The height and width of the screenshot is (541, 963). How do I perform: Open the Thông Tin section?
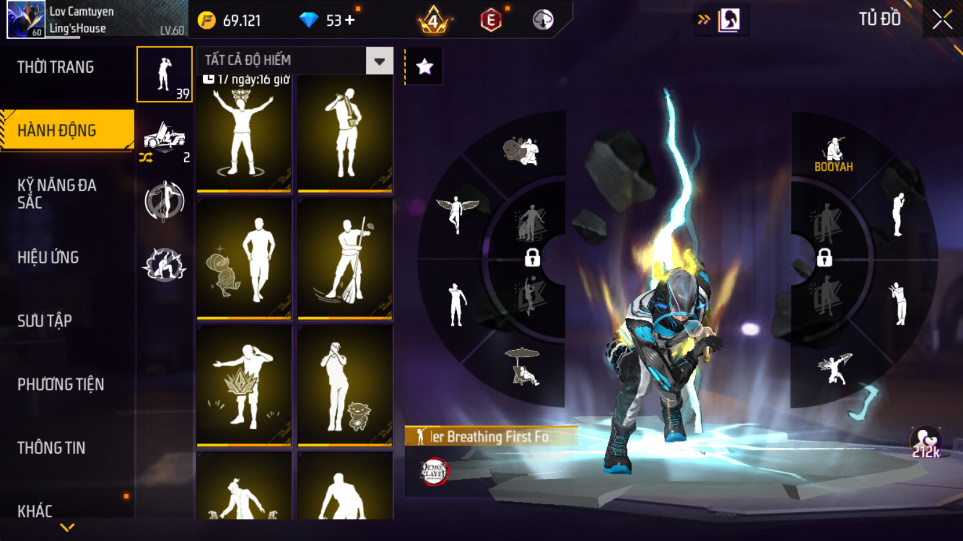tap(52, 447)
